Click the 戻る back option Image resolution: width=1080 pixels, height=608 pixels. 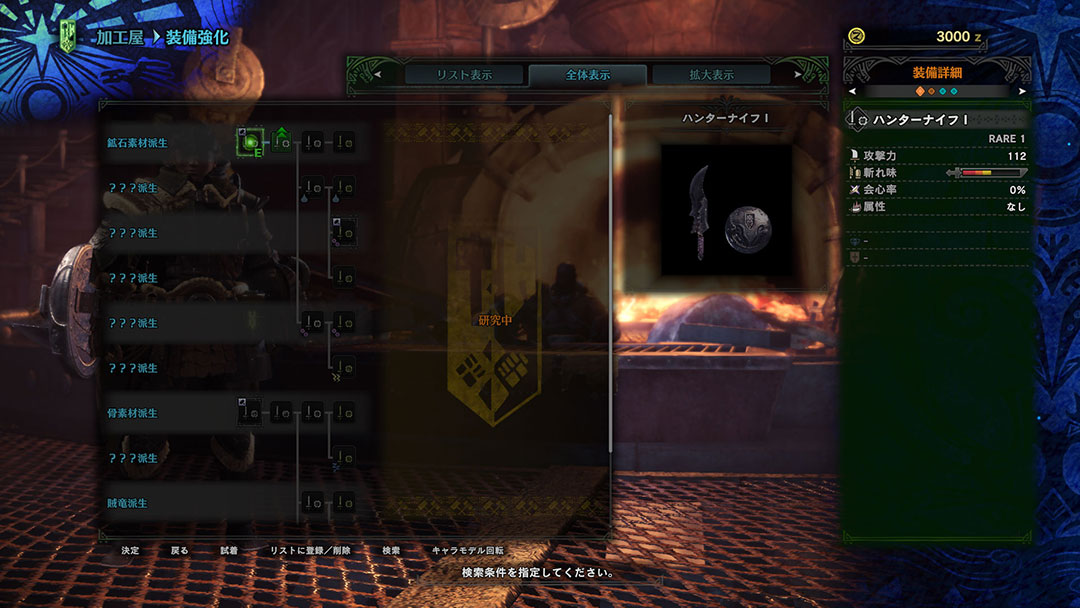click(179, 551)
